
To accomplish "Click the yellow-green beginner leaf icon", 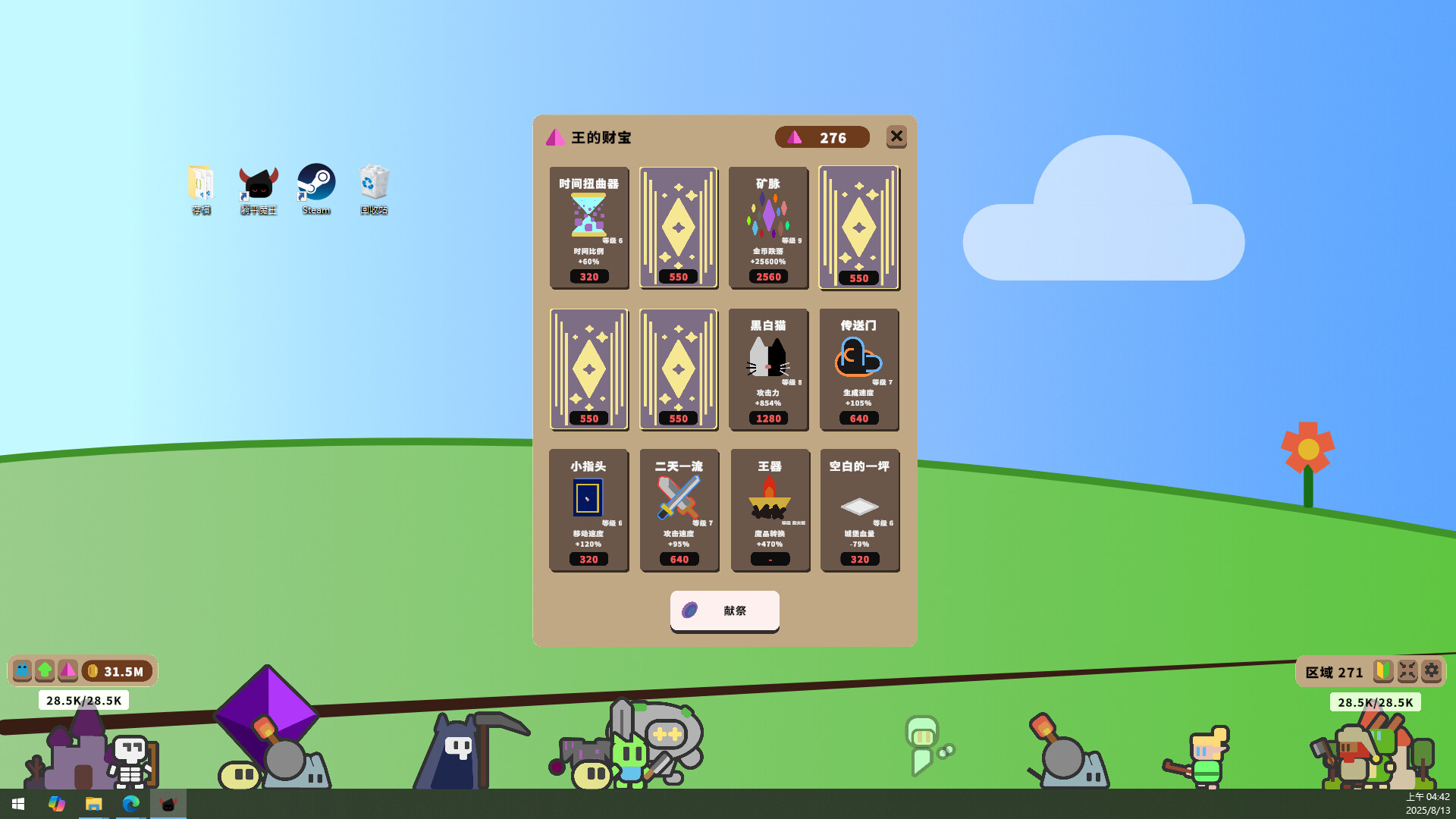I will (1383, 671).
